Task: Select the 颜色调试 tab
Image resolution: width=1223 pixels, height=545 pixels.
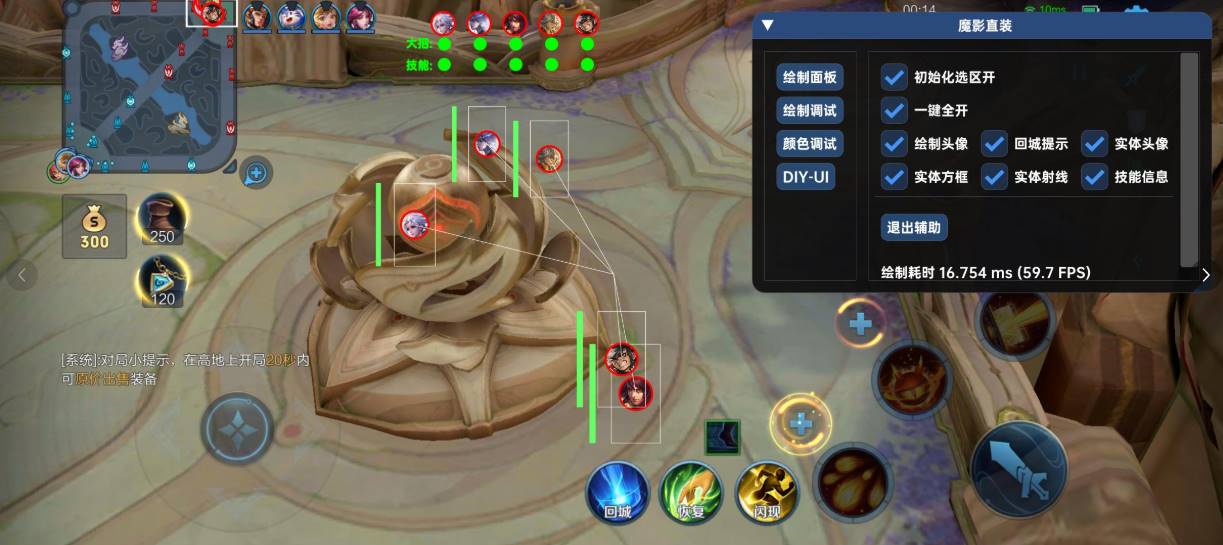Action: [x=810, y=144]
